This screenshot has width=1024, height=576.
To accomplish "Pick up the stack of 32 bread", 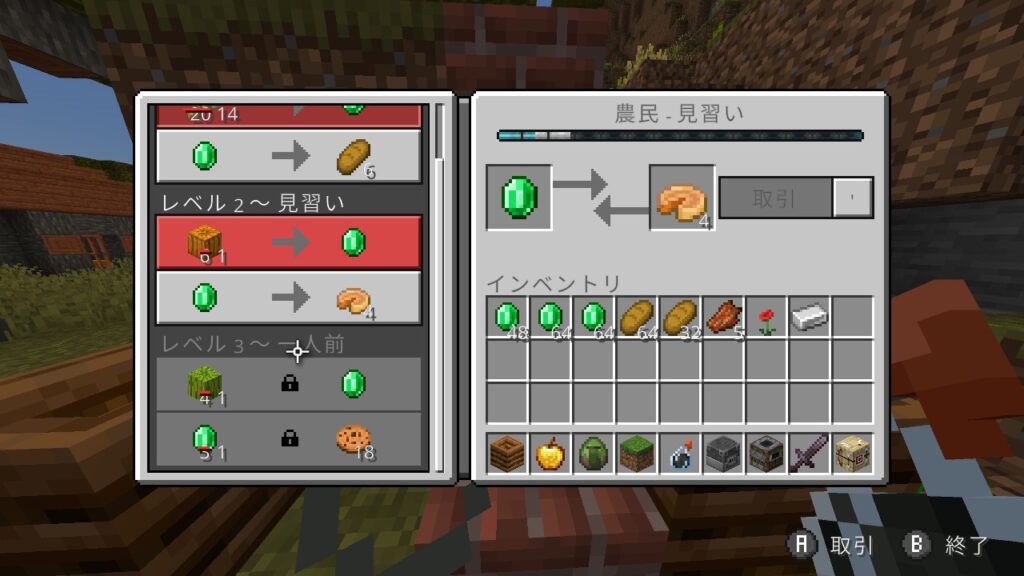I will pyautogui.click(x=680, y=317).
